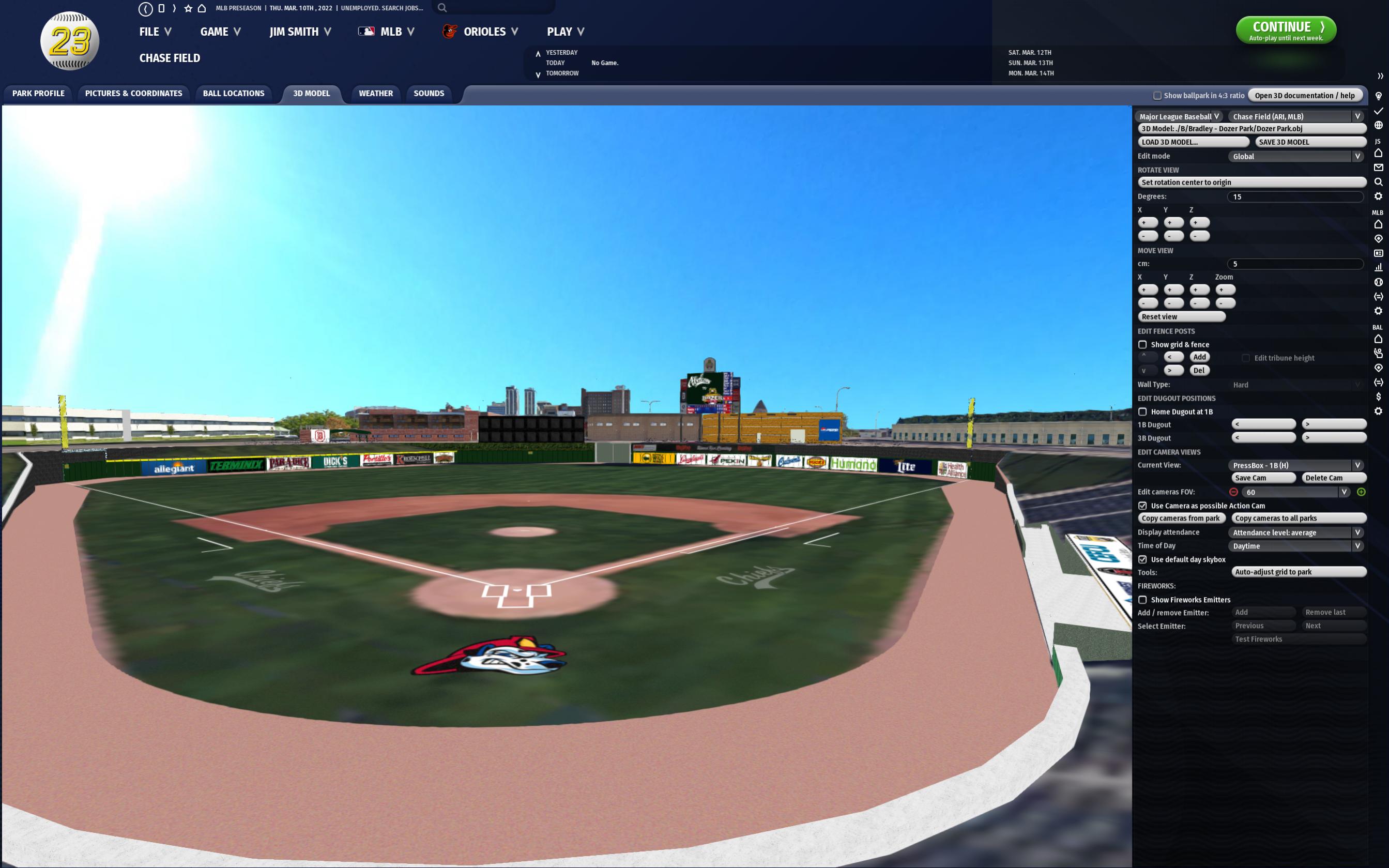The width and height of the screenshot is (1389, 868).
Task: Click the green Continue button
Action: (1285, 31)
